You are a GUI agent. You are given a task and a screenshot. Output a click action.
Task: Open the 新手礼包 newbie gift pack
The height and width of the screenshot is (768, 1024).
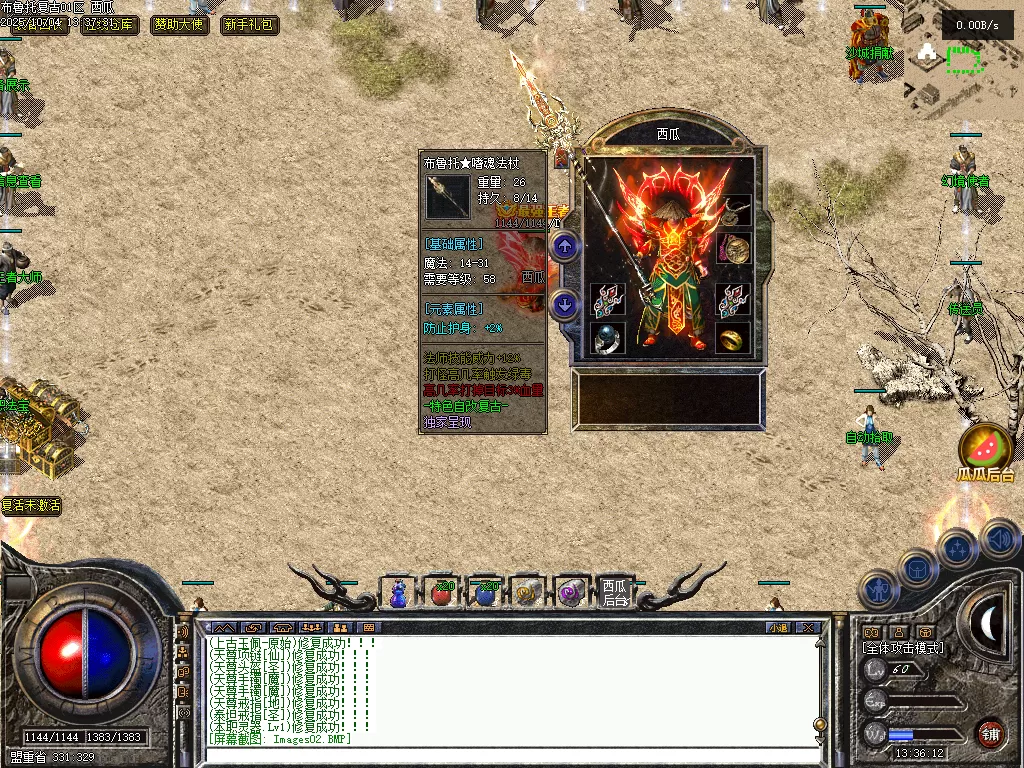tap(249, 25)
